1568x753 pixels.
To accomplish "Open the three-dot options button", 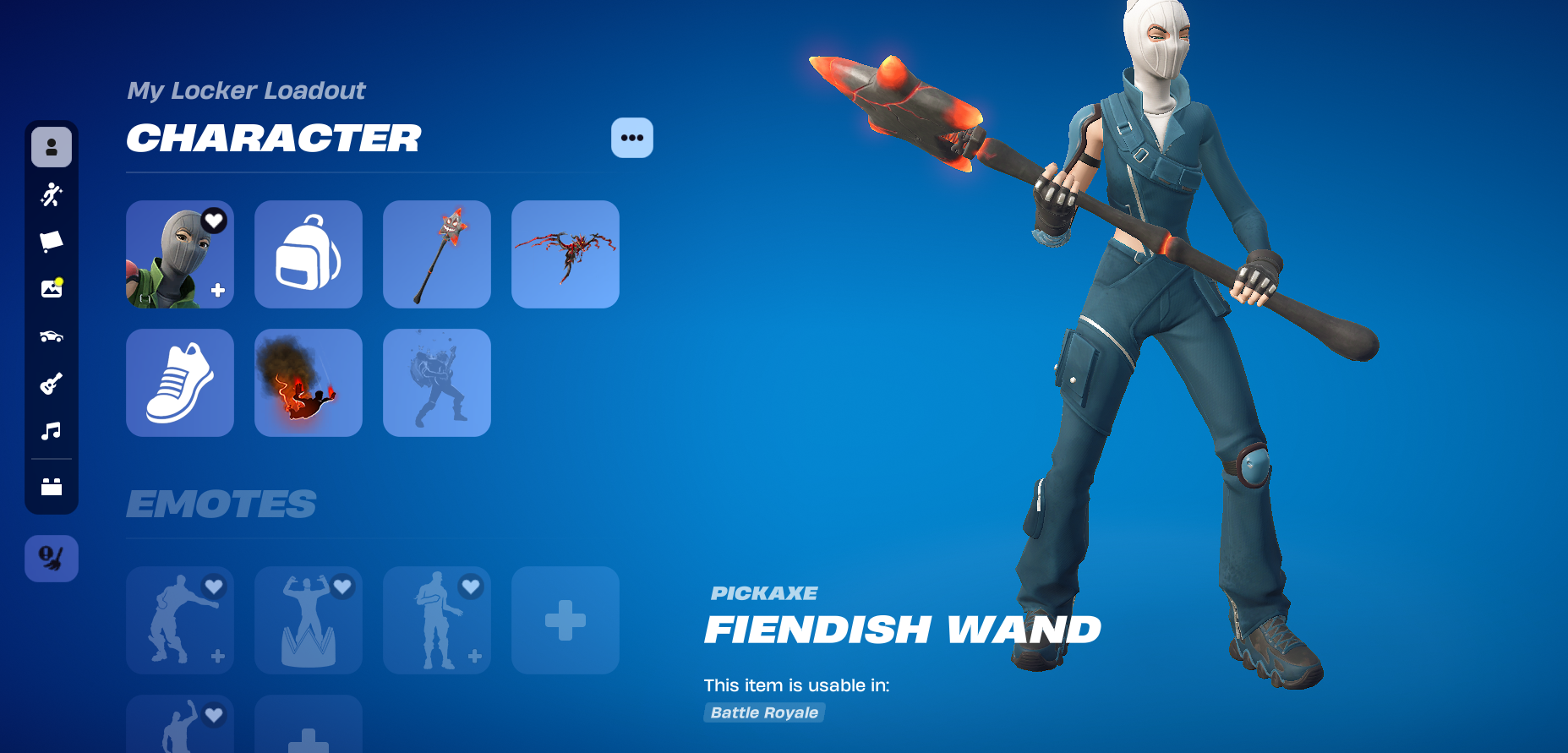I will pyautogui.click(x=631, y=138).
